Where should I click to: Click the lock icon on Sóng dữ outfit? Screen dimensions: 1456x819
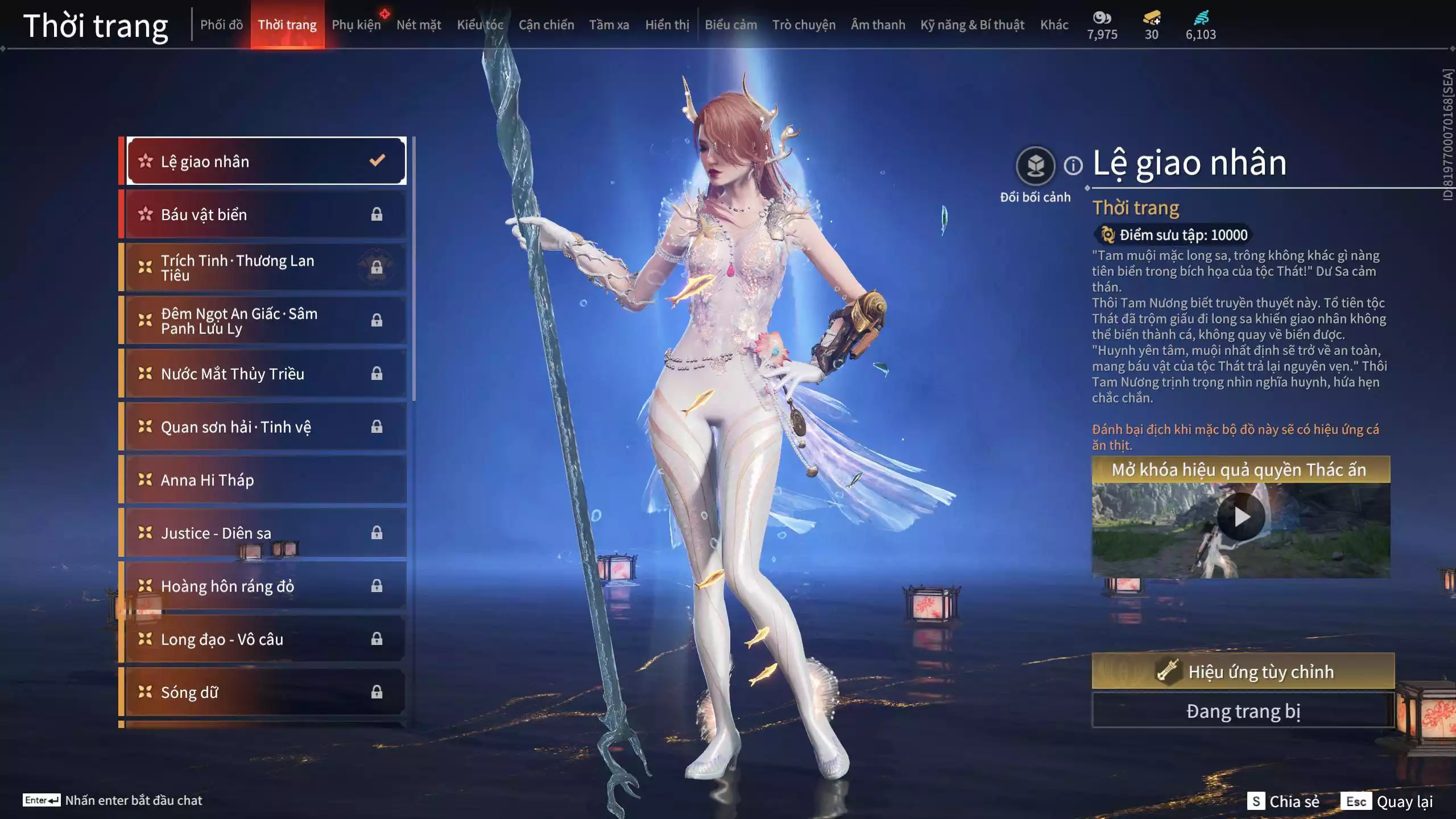(377, 692)
